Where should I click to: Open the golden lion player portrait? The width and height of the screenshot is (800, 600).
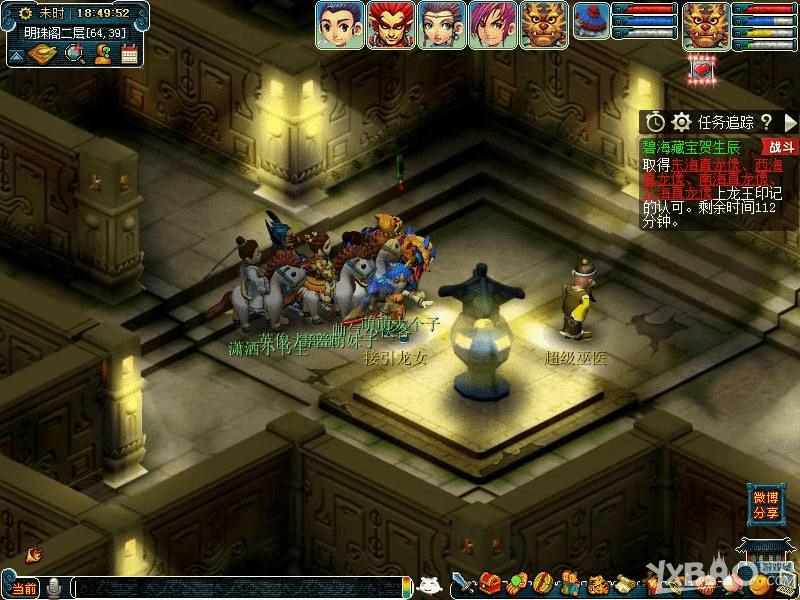704,25
